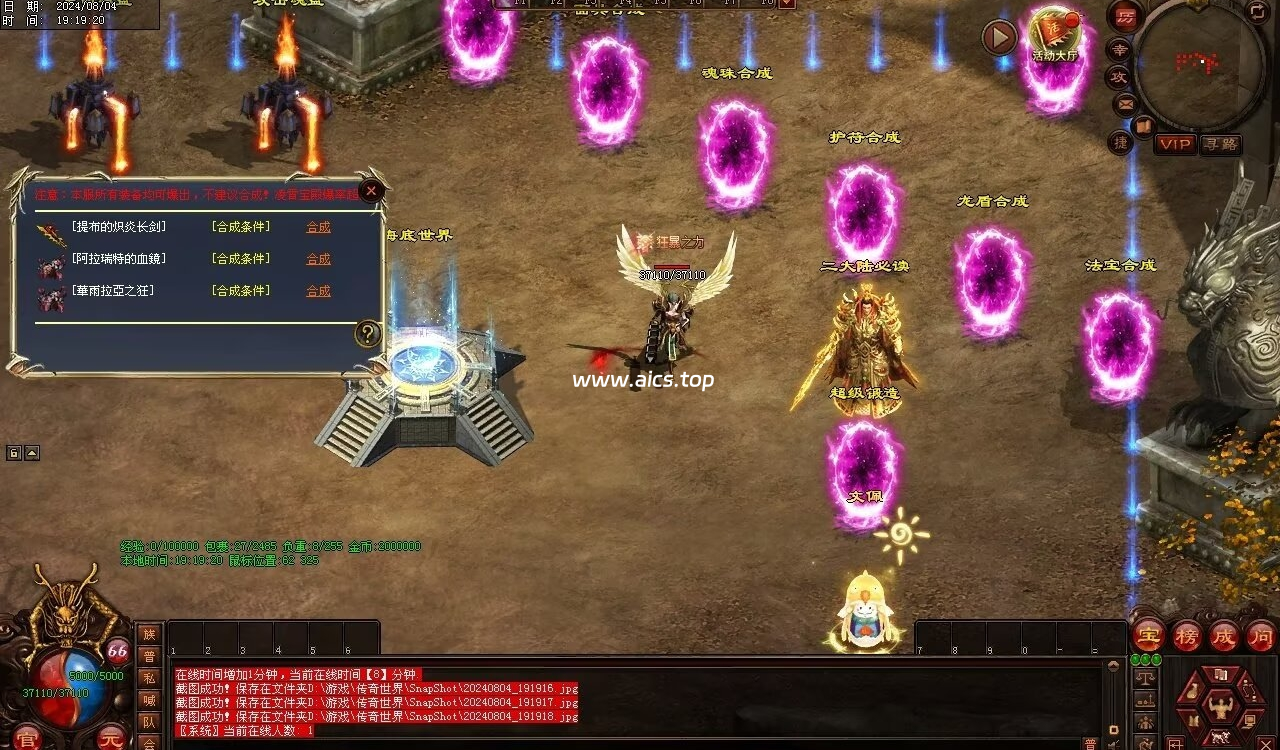This screenshot has height=750, width=1280.
Task: Open the 宝 treasure button
Action: tap(1149, 635)
